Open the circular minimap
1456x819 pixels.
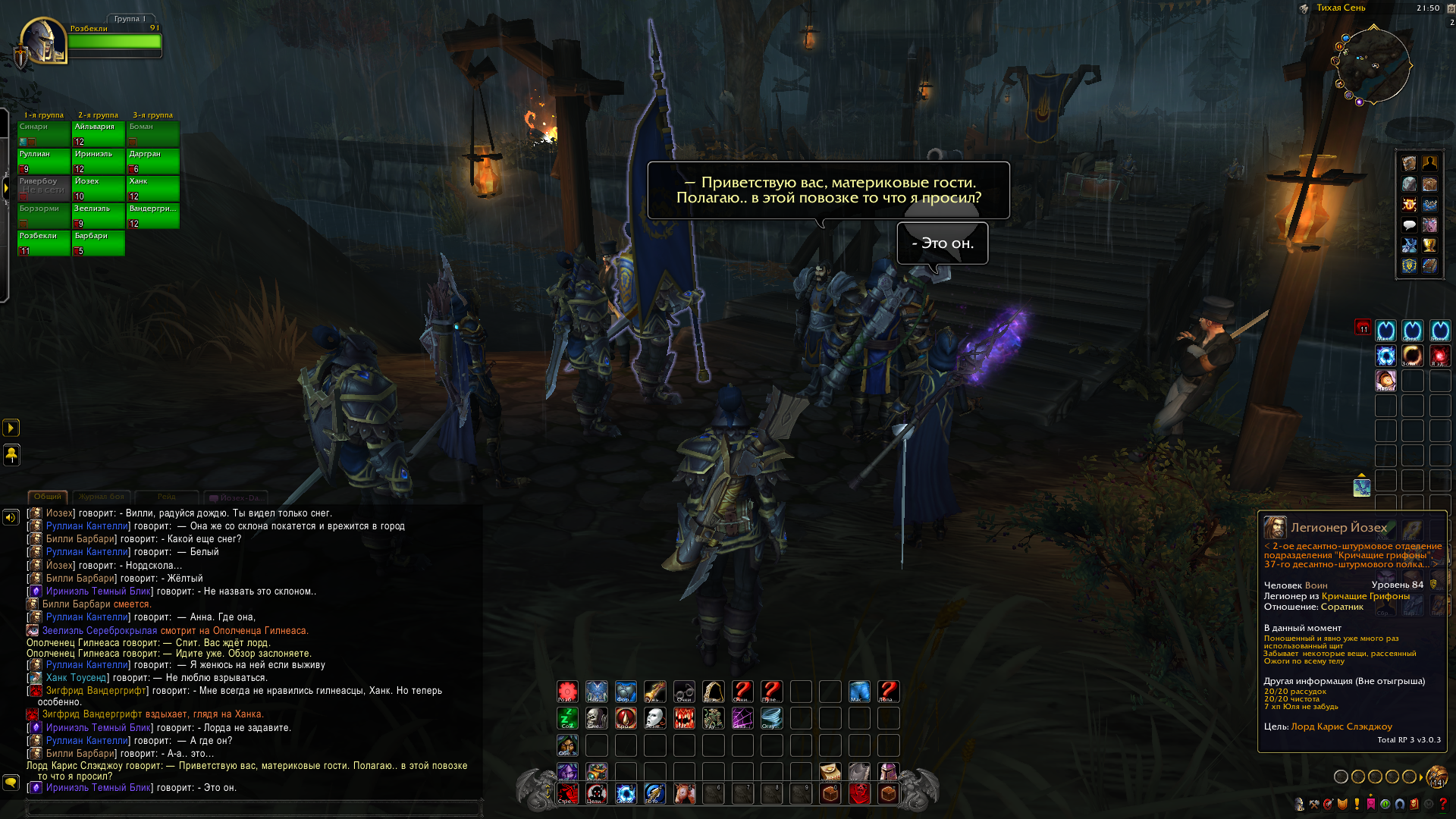(x=1373, y=65)
